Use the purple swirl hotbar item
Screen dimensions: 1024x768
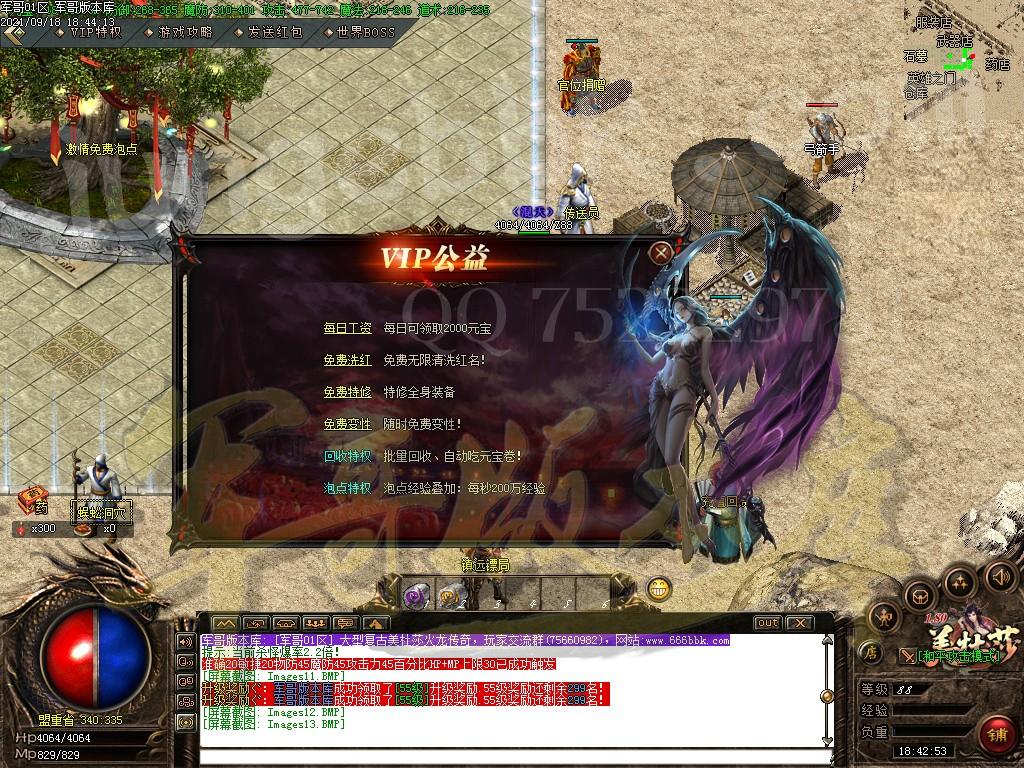click(x=415, y=596)
